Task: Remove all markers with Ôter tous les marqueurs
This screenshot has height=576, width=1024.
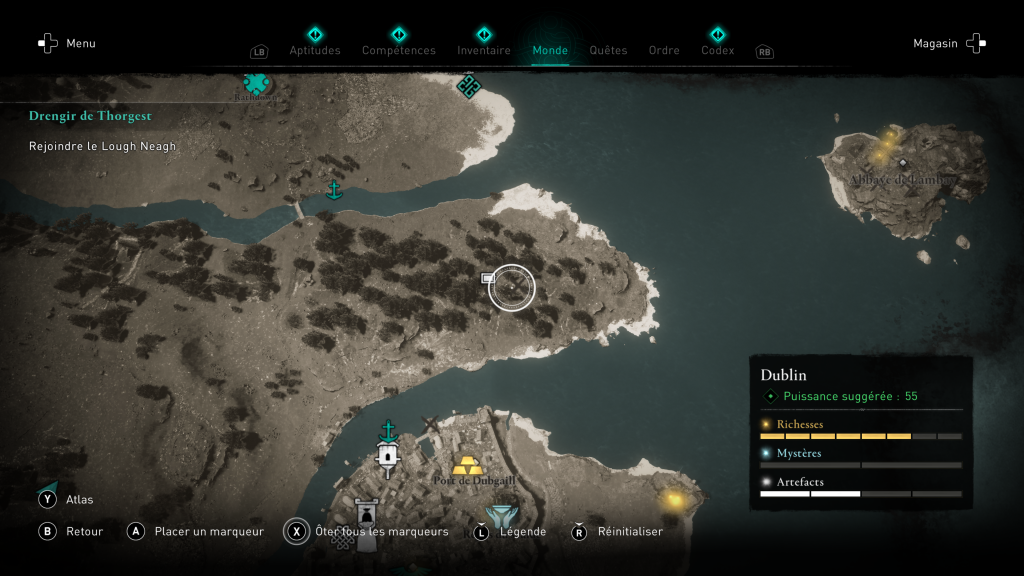Action: point(366,531)
